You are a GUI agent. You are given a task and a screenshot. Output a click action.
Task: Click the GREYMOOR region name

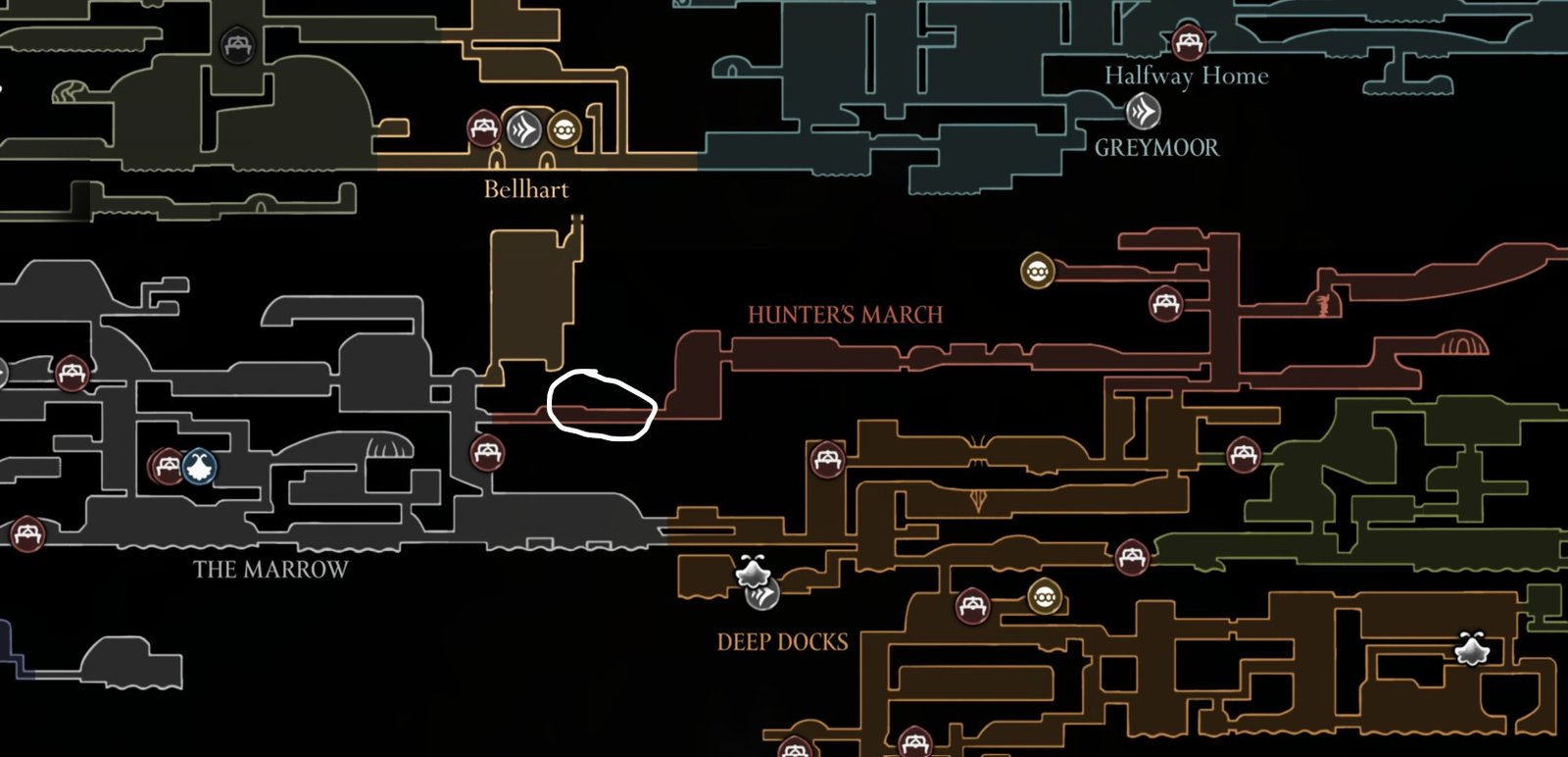point(1159,147)
